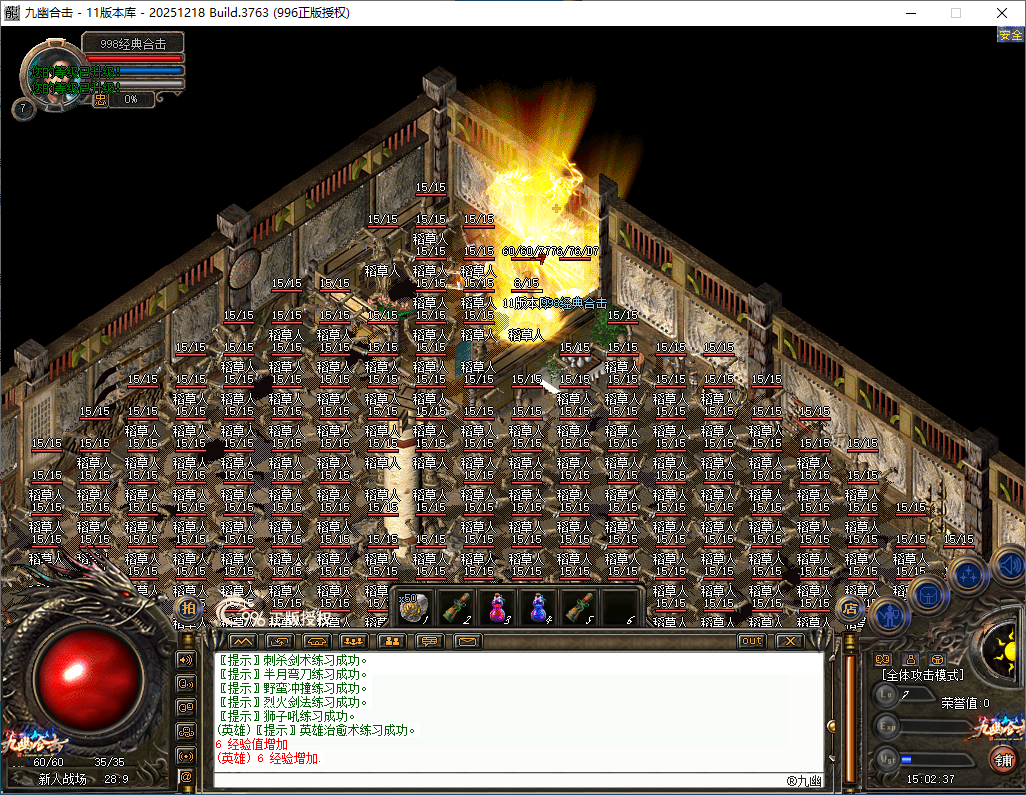Open the auction button marked 拍
The height and width of the screenshot is (795, 1026).
tap(188, 607)
